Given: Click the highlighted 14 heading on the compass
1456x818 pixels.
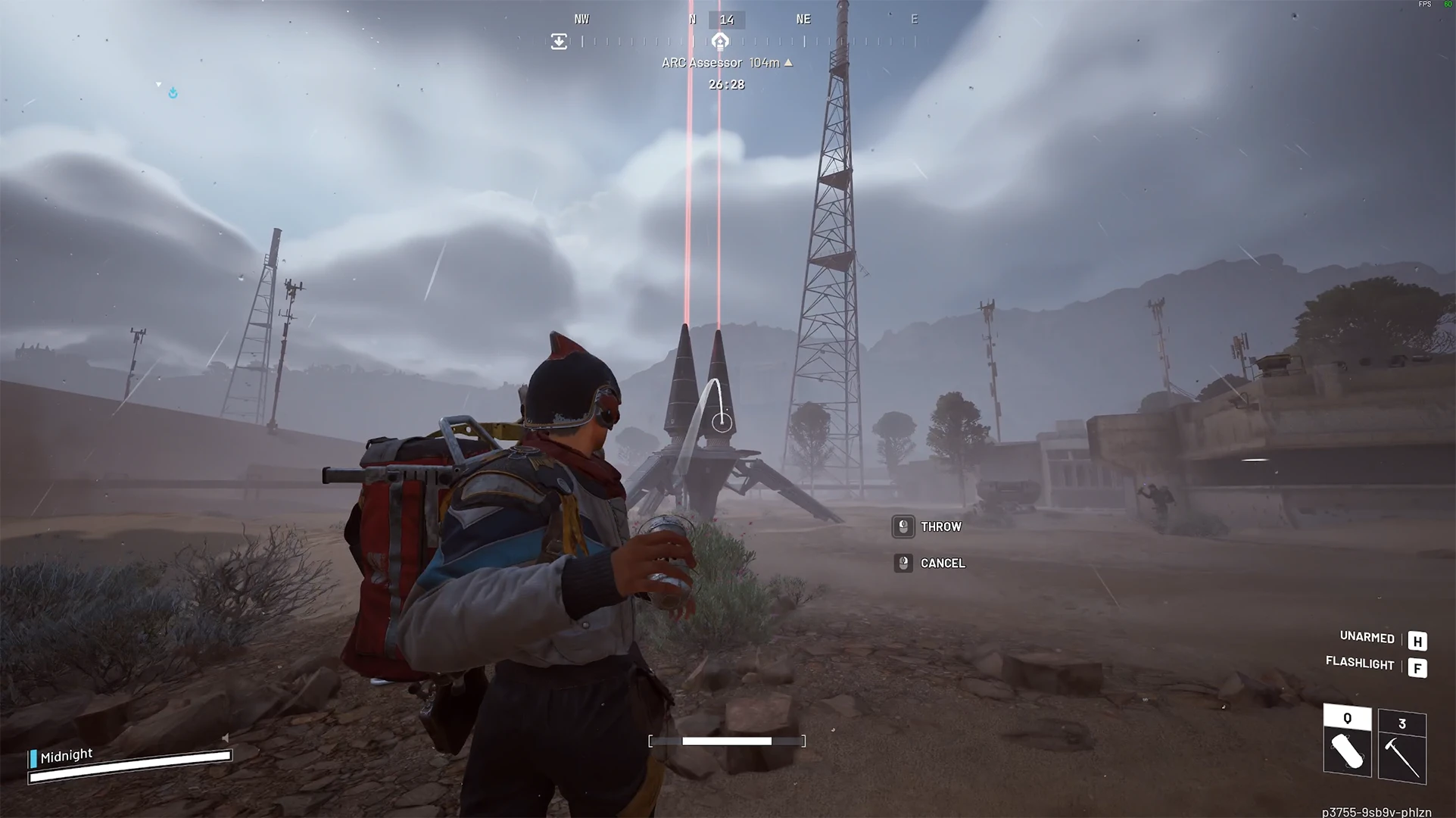Looking at the screenshot, I should click(728, 19).
